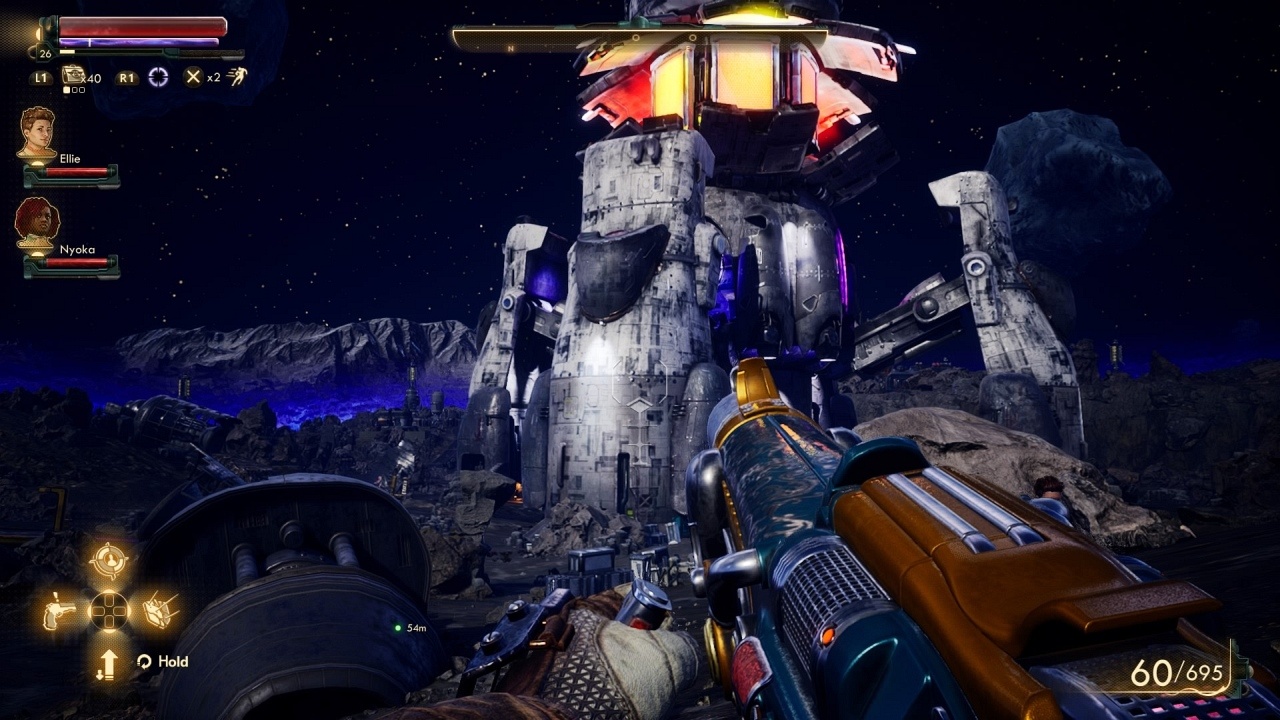
Task: Trigger the companion target command icon
Action: coord(108,560)
